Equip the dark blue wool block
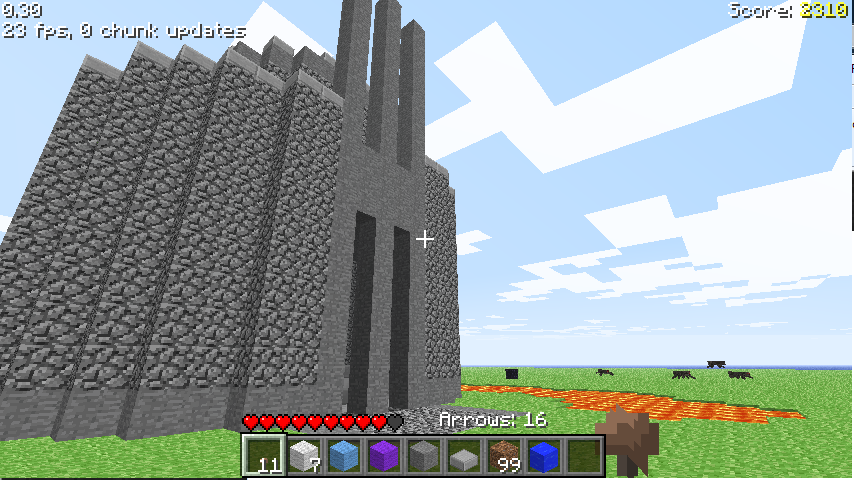The image size is (854, 480). coord(544,456)
